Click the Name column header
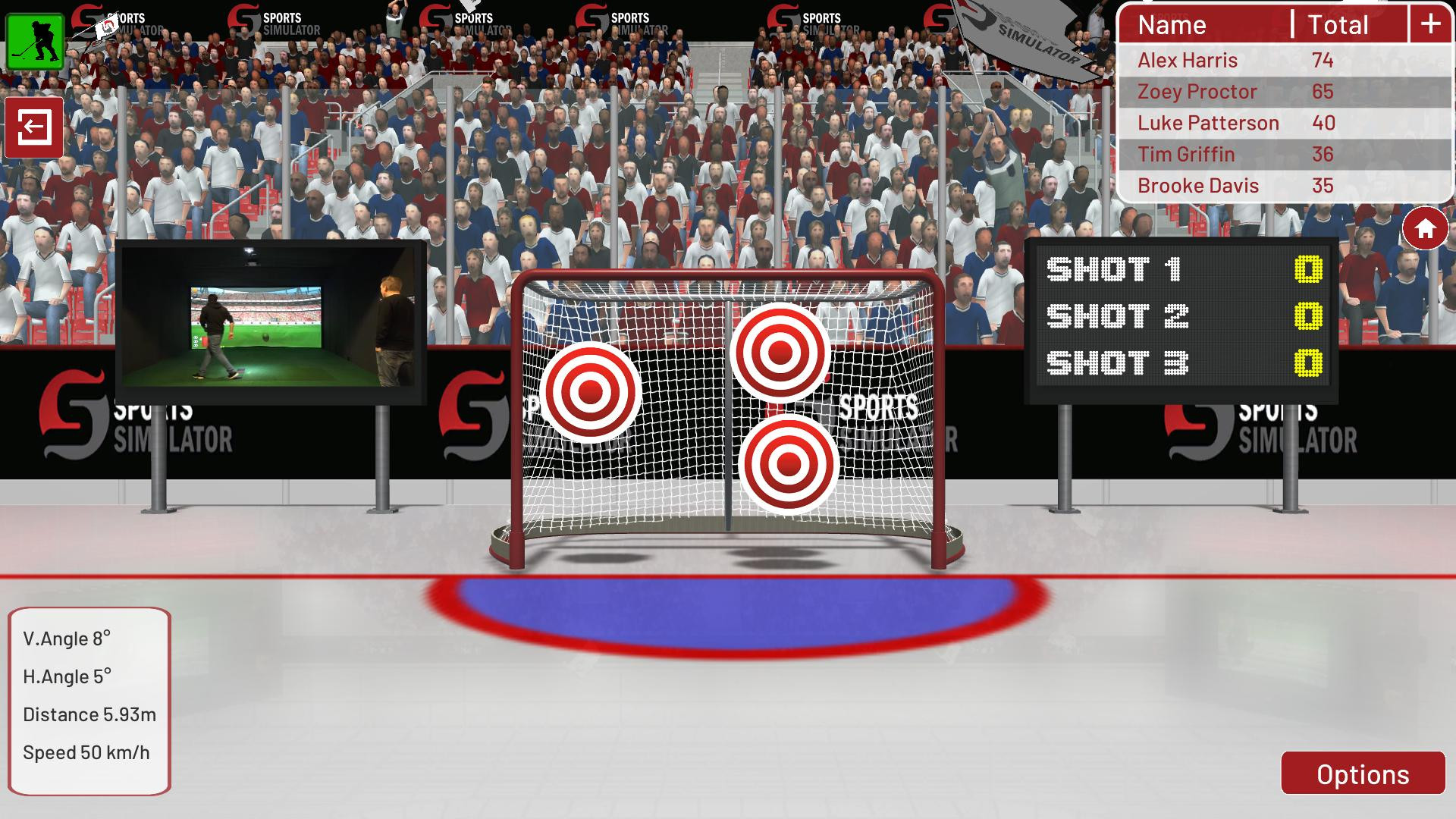 click(1172, 25)
